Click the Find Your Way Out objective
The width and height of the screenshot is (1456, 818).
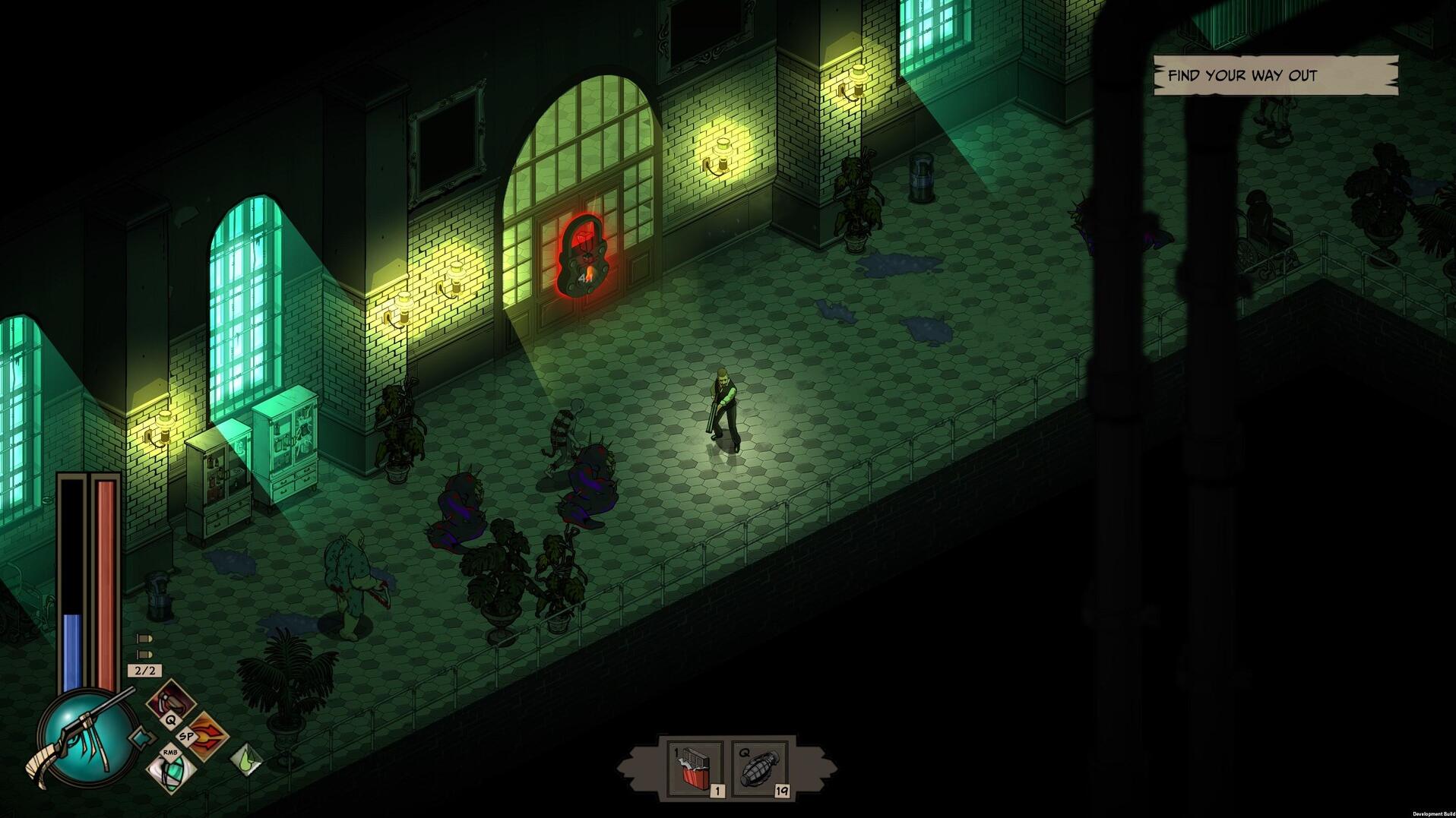(x=1274, y=75)
